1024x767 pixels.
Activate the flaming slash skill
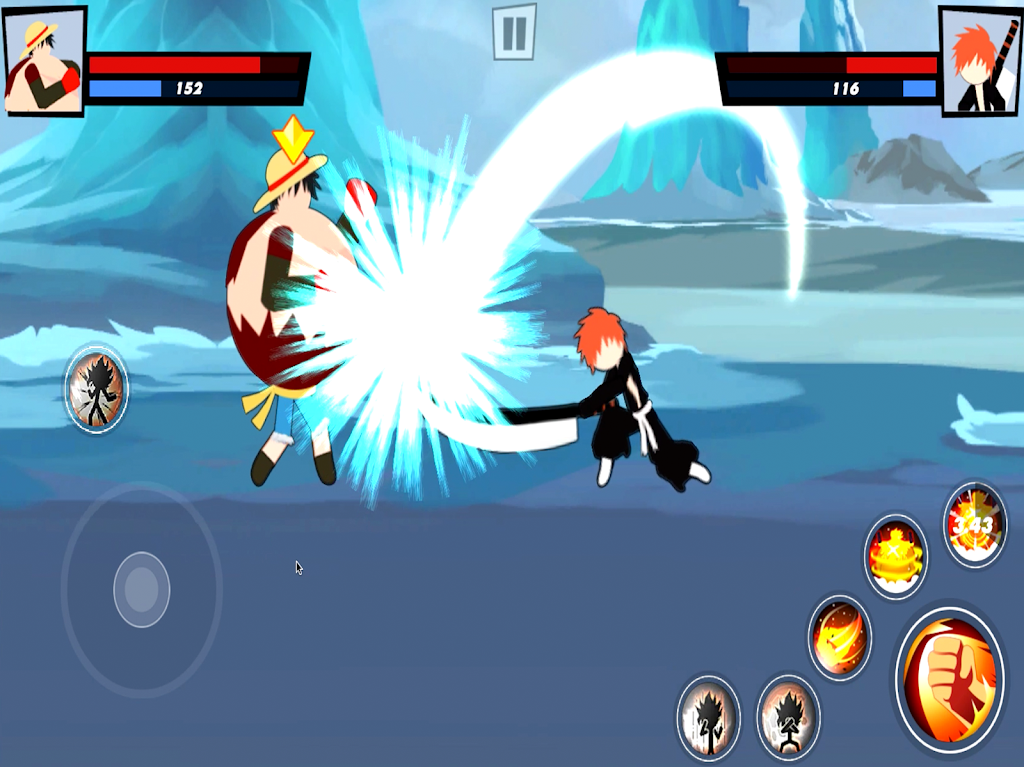839,637
